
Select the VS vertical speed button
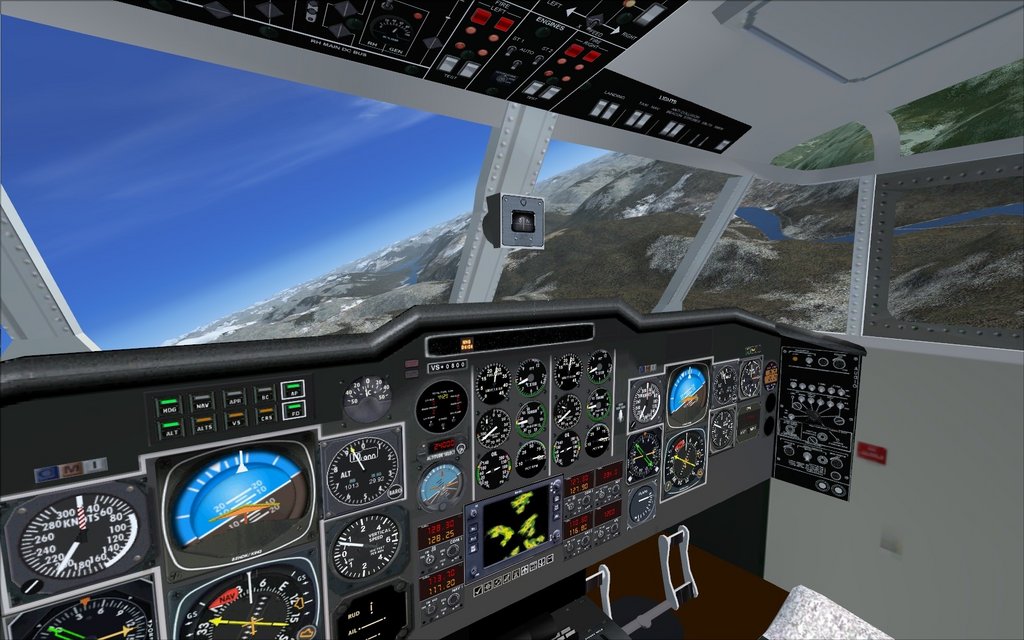[x=234, y=421]
